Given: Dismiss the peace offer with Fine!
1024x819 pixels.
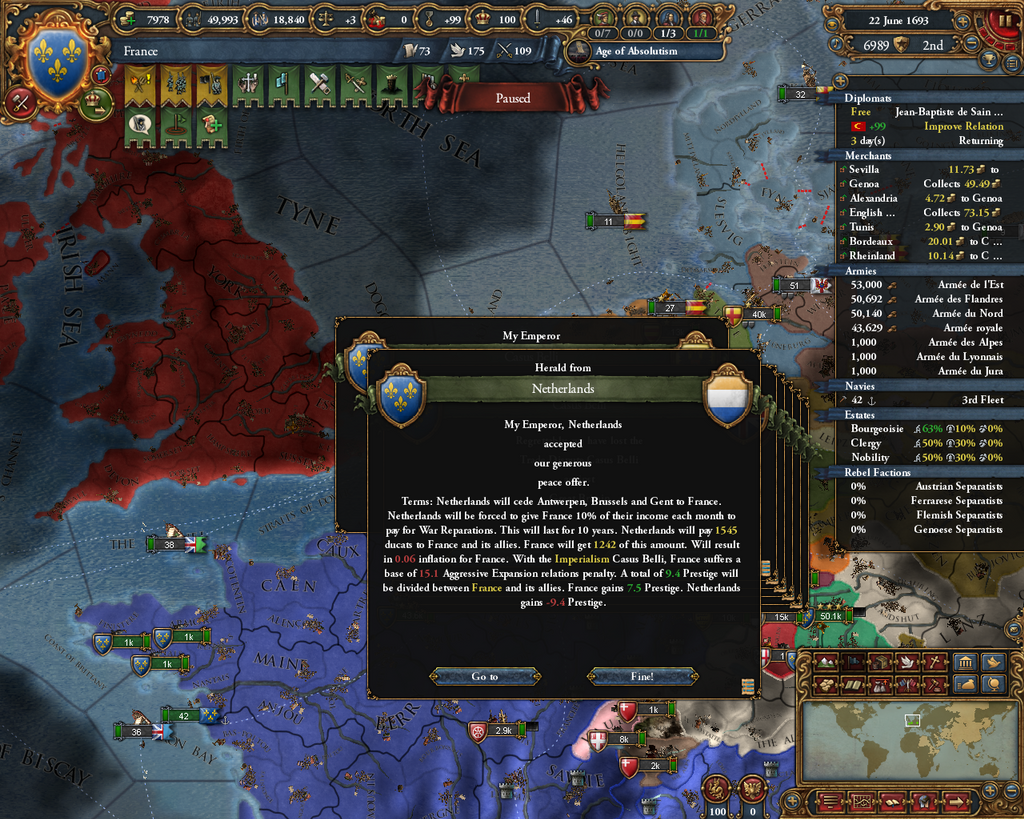Looking at the screenshot, I should point(641,677).
